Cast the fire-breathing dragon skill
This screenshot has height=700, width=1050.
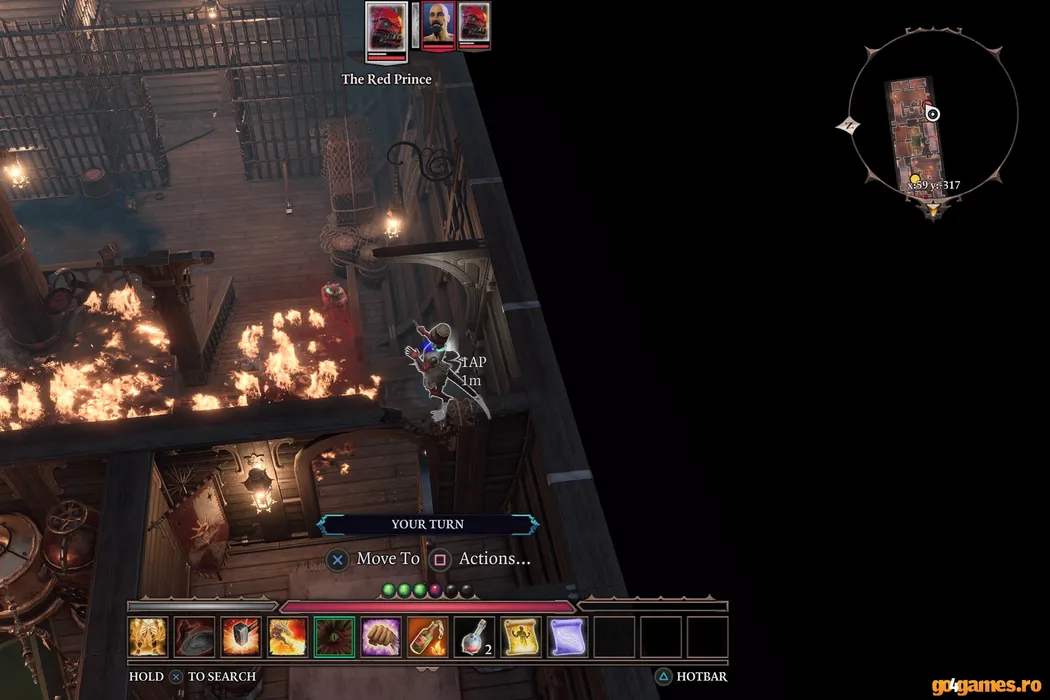[287, 636]
